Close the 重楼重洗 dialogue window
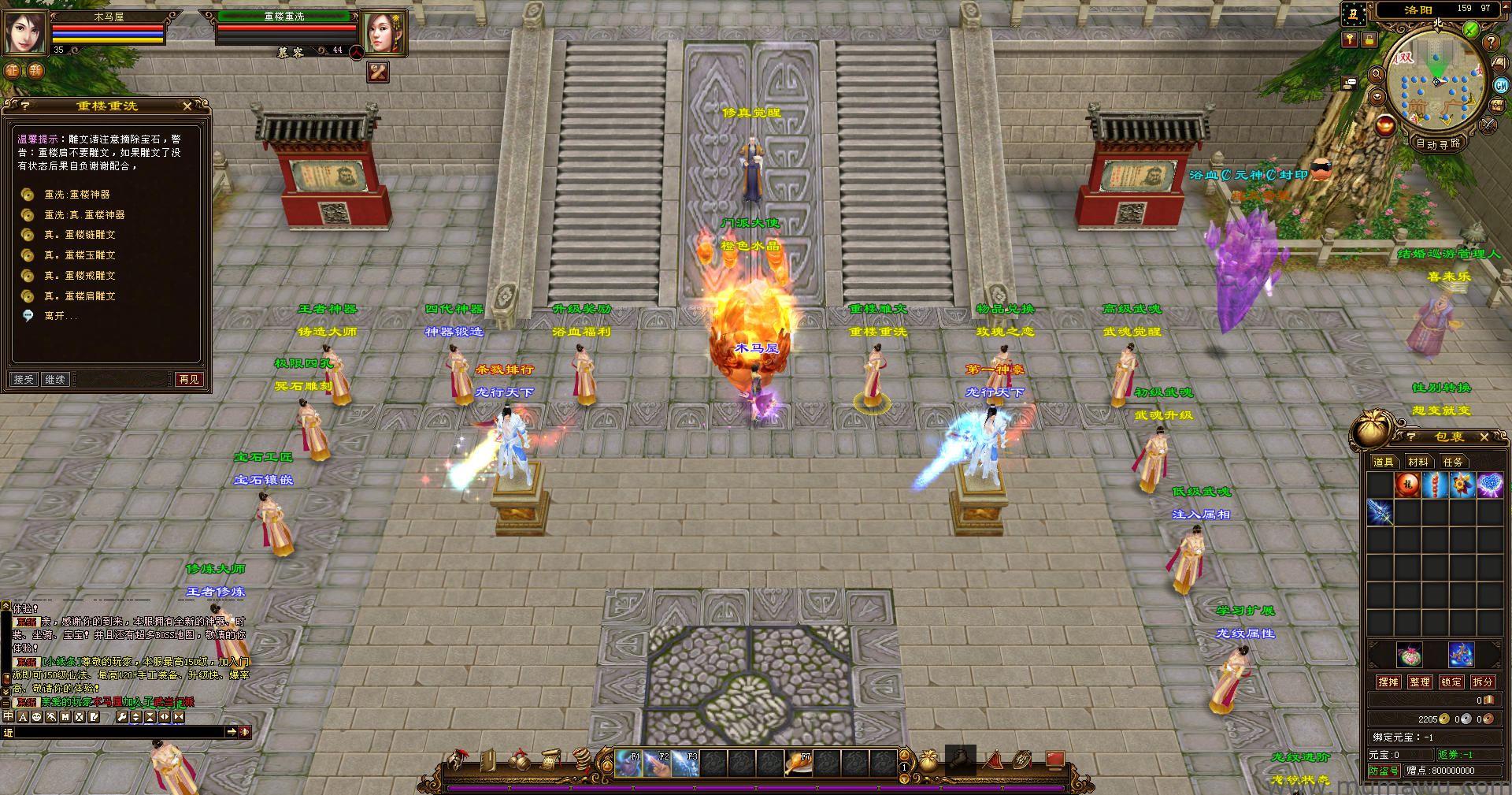This screenshot has height=795, width=1512. (187, 106)
